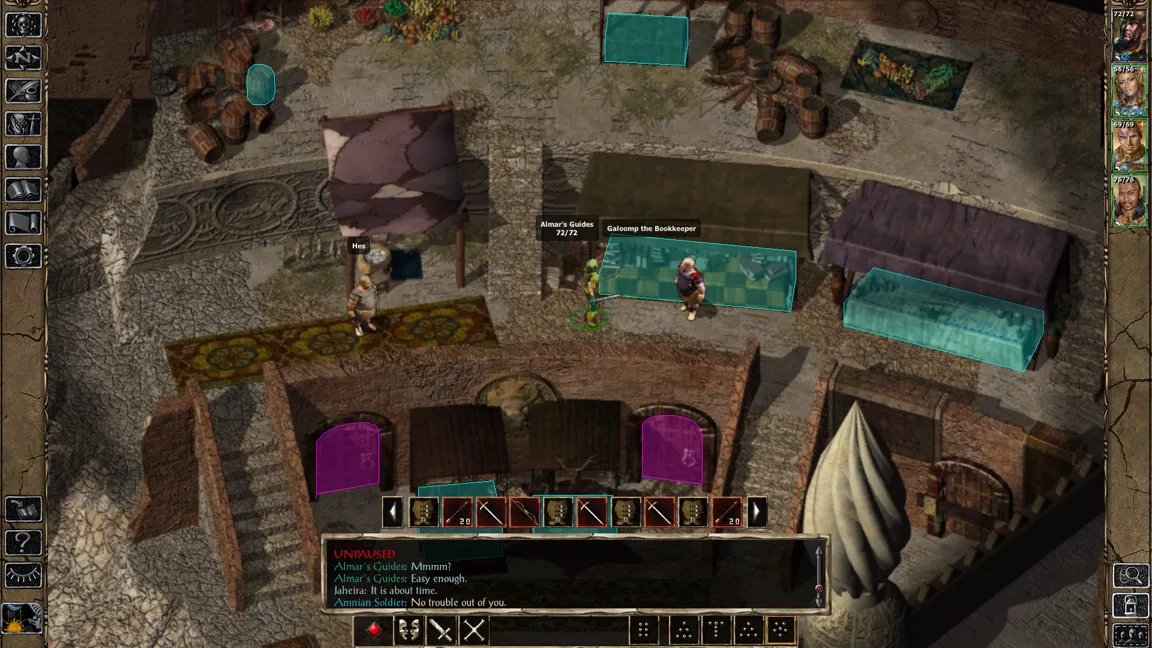Screen dimensions: 1152x648
Task: Activate the single sword attack button
Action: pos(440,630)
